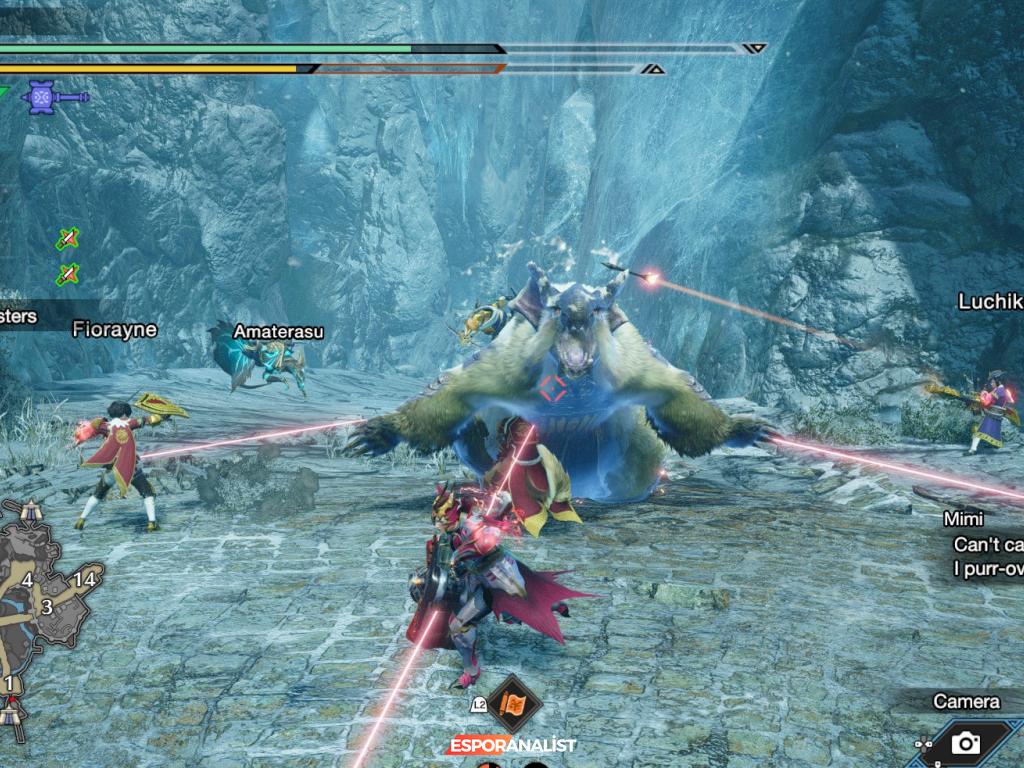Select the orange map item icon
Image resolution: width=1024 pixels, height=768 pixels.
(514, 704)
